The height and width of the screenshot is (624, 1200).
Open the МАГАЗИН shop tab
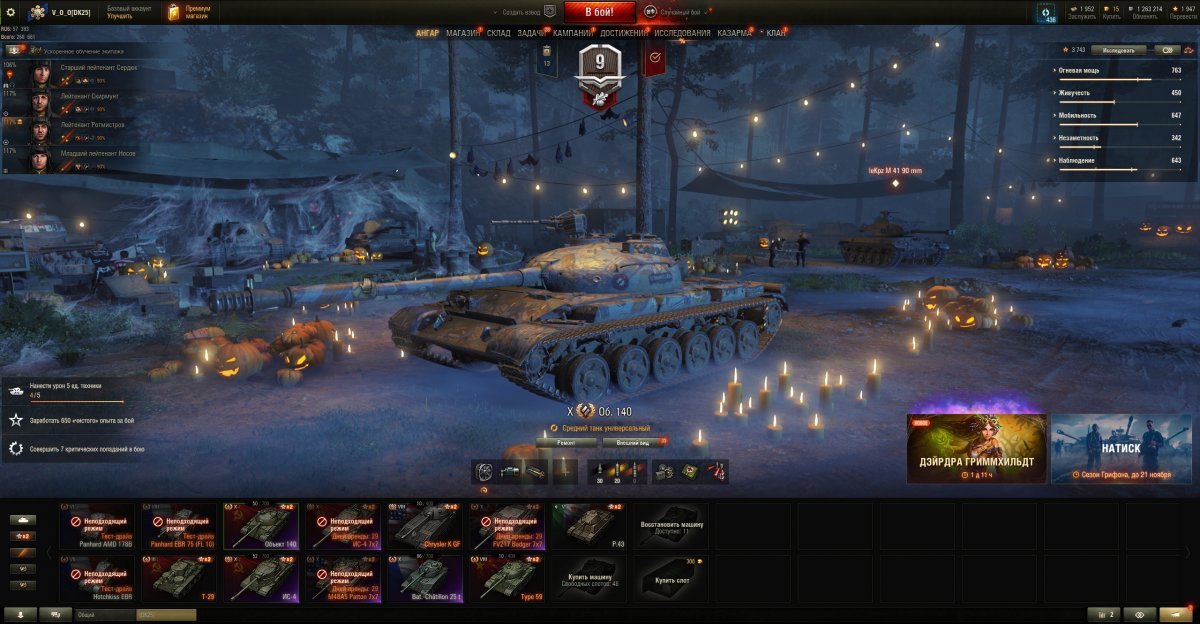pyautogui.click(x=462, y=33)
